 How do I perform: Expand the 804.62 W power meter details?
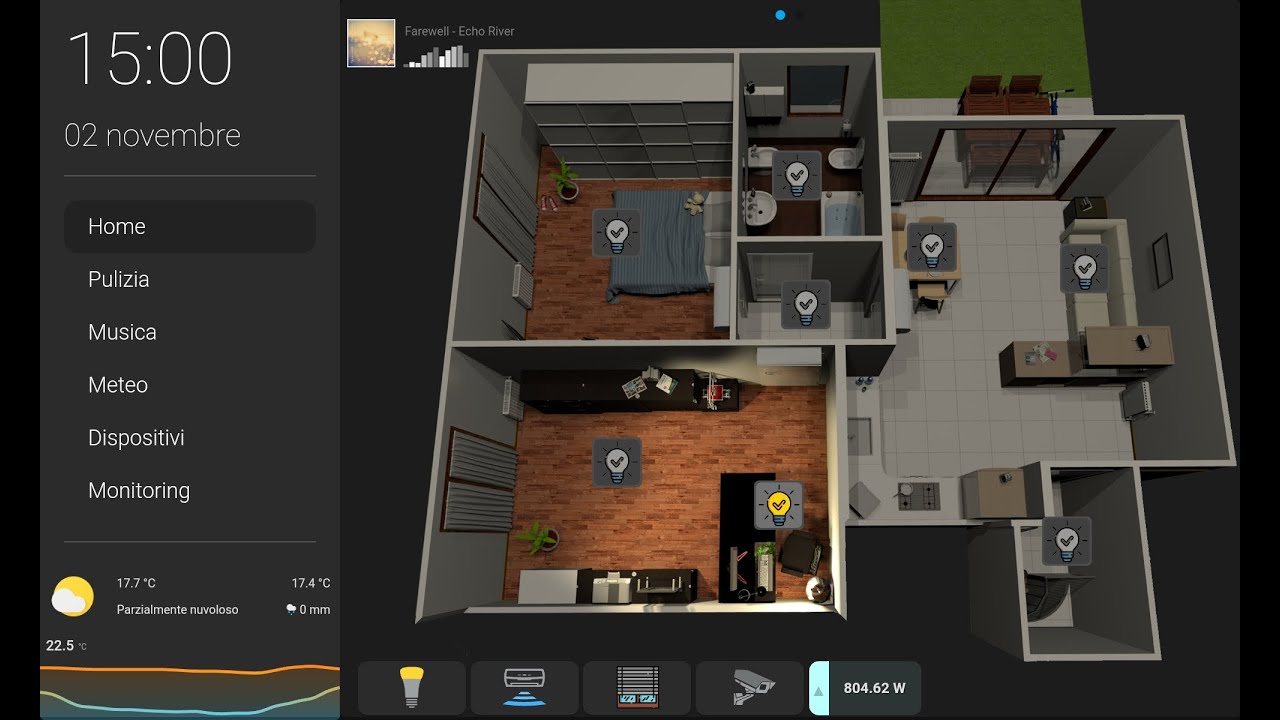tap(866, 687)
